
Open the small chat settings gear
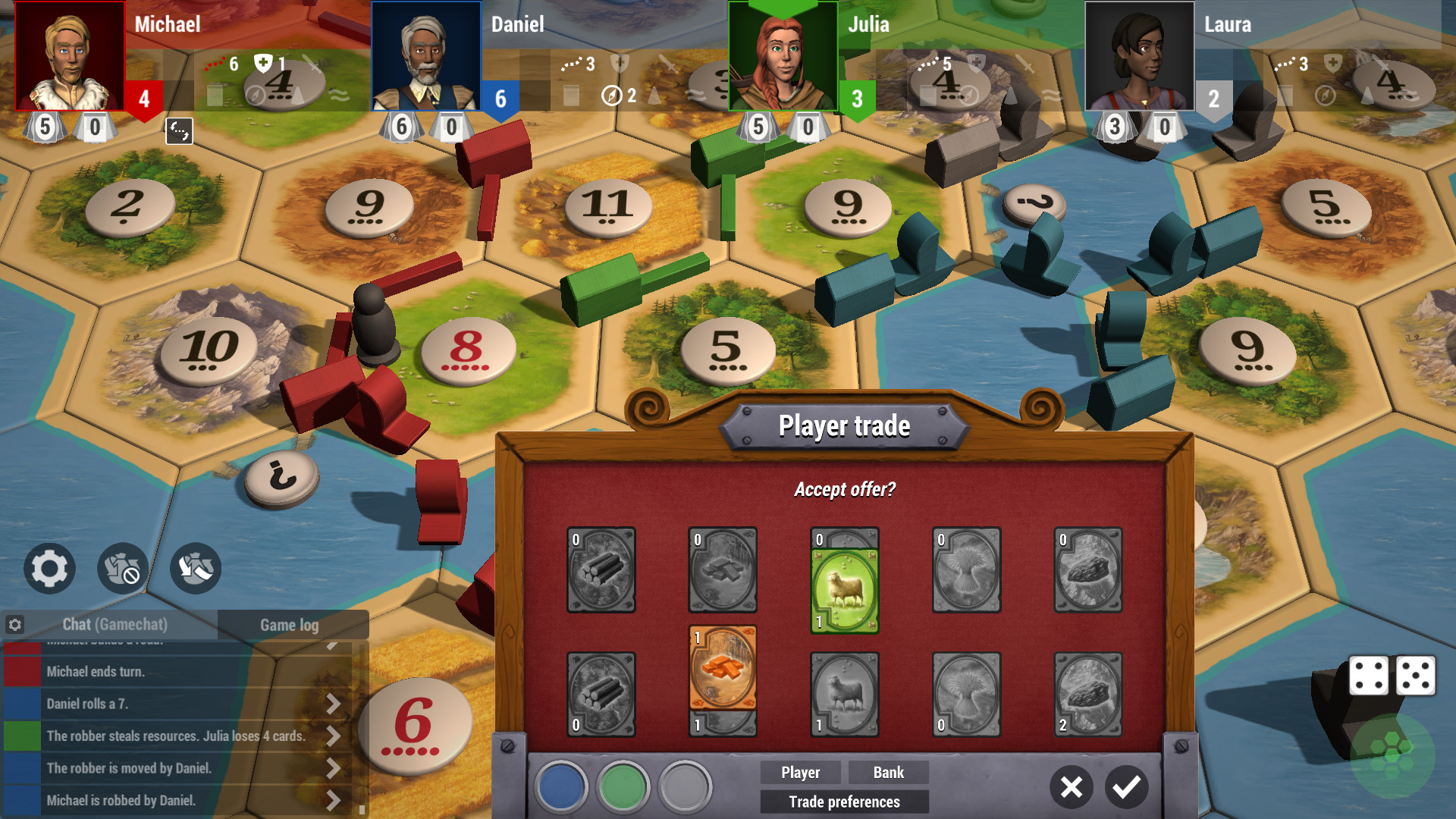click(x=15, y=624)
